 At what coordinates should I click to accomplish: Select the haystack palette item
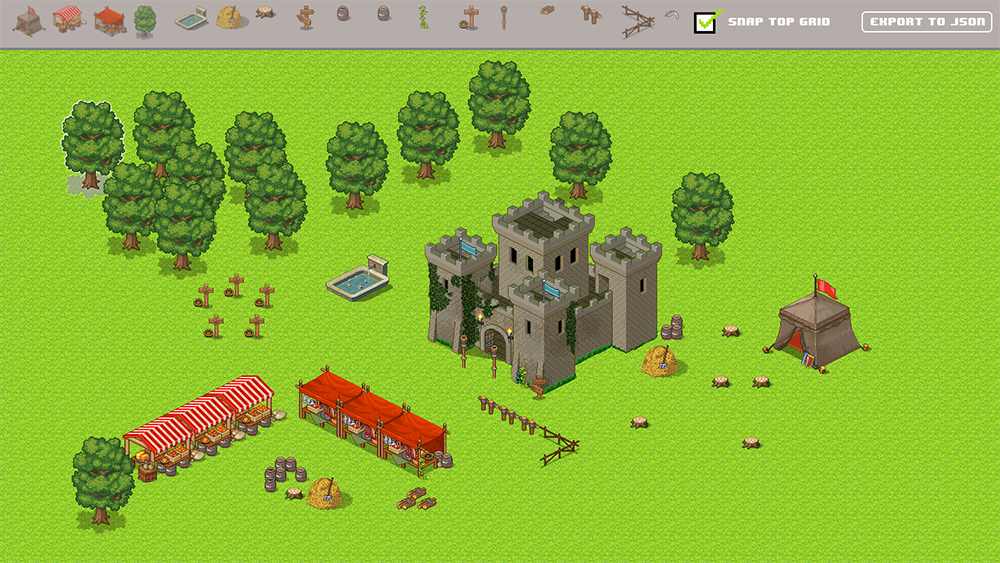coord(231,18)
